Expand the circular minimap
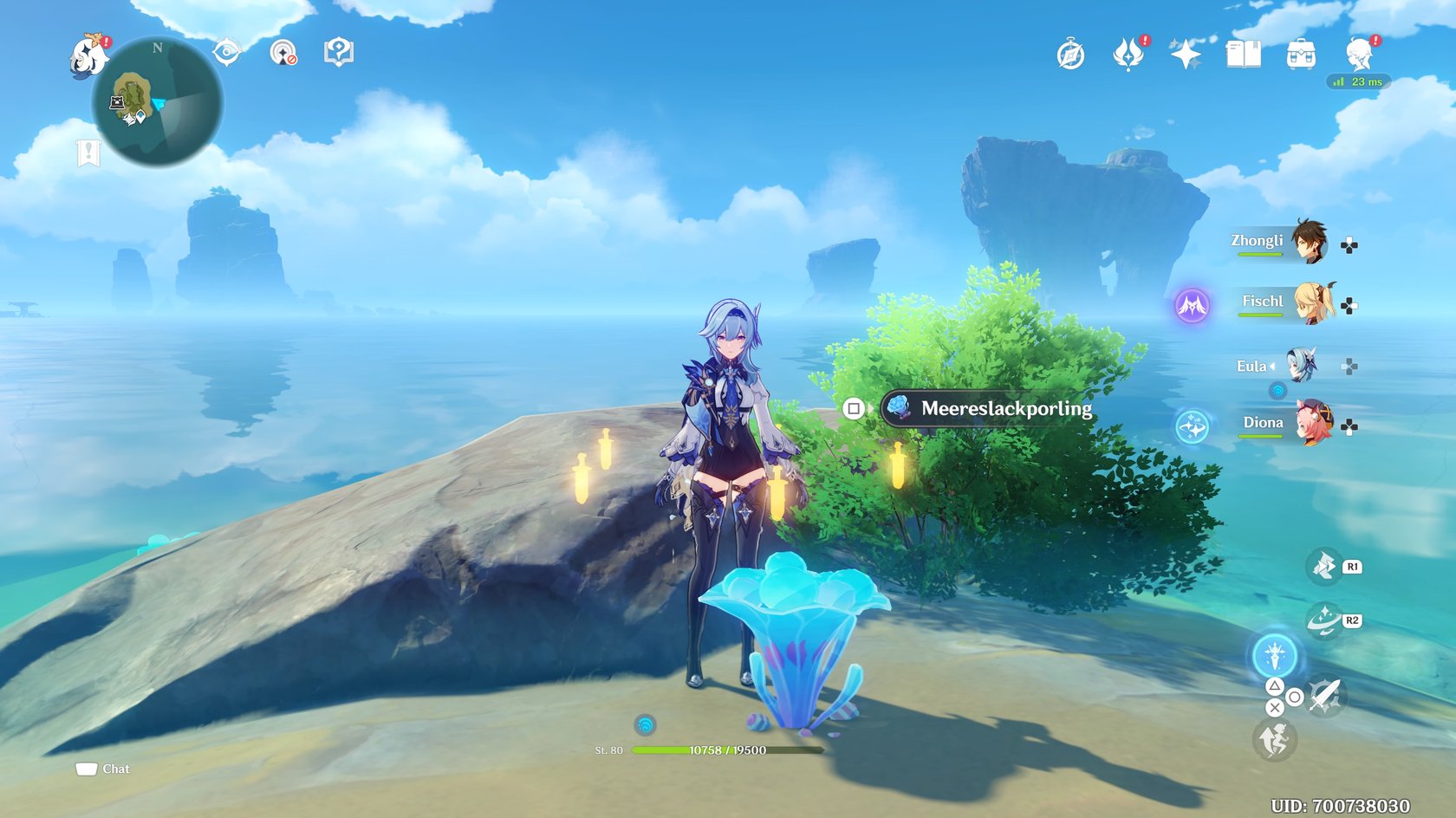Screen dimensions: 1456x818 [x=158, y=102]
